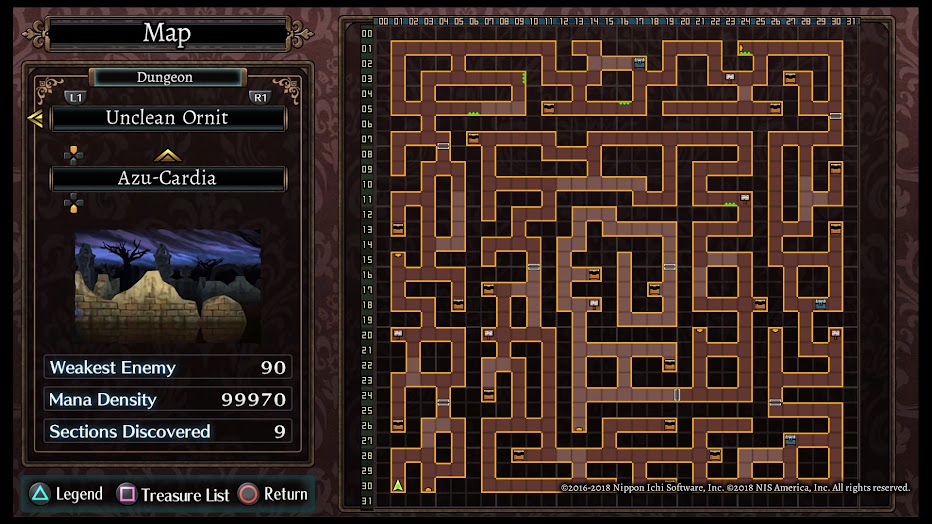
Task: Choose the Azu-Cardia area entry
Action: pyautogui.click(x=168, y=179)
